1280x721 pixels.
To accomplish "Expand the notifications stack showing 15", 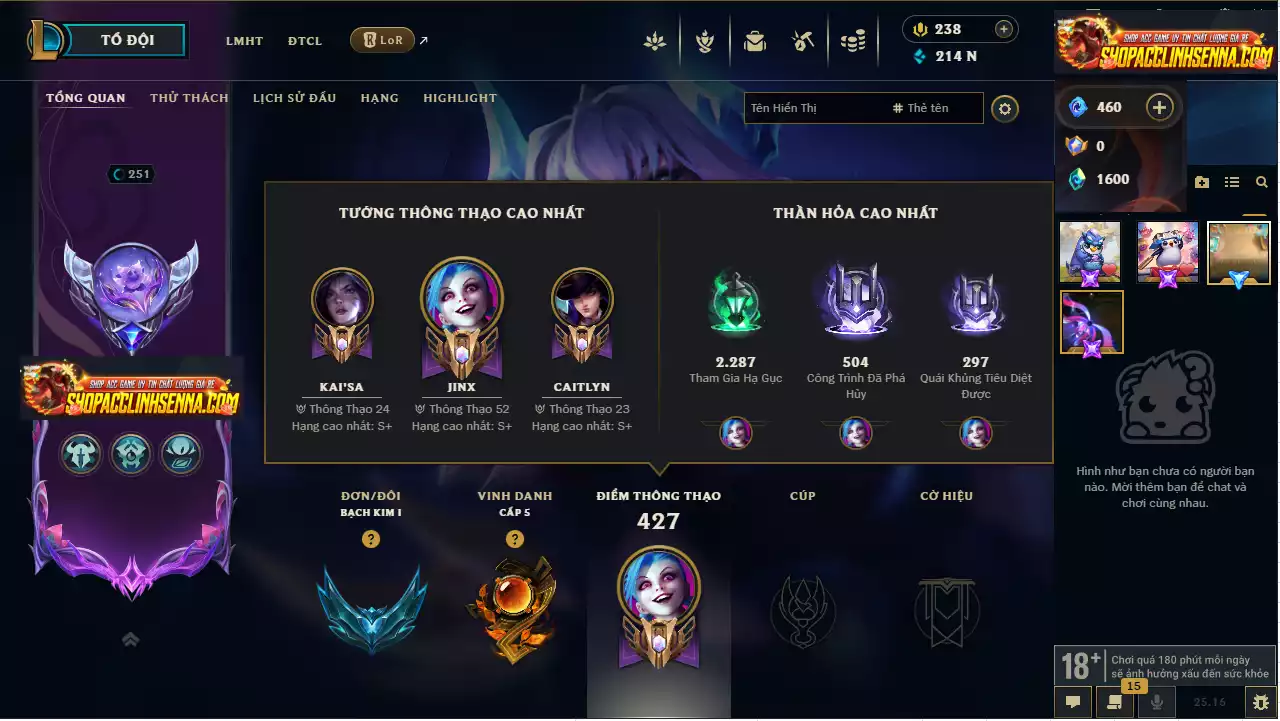I will tap(1114, 700).
